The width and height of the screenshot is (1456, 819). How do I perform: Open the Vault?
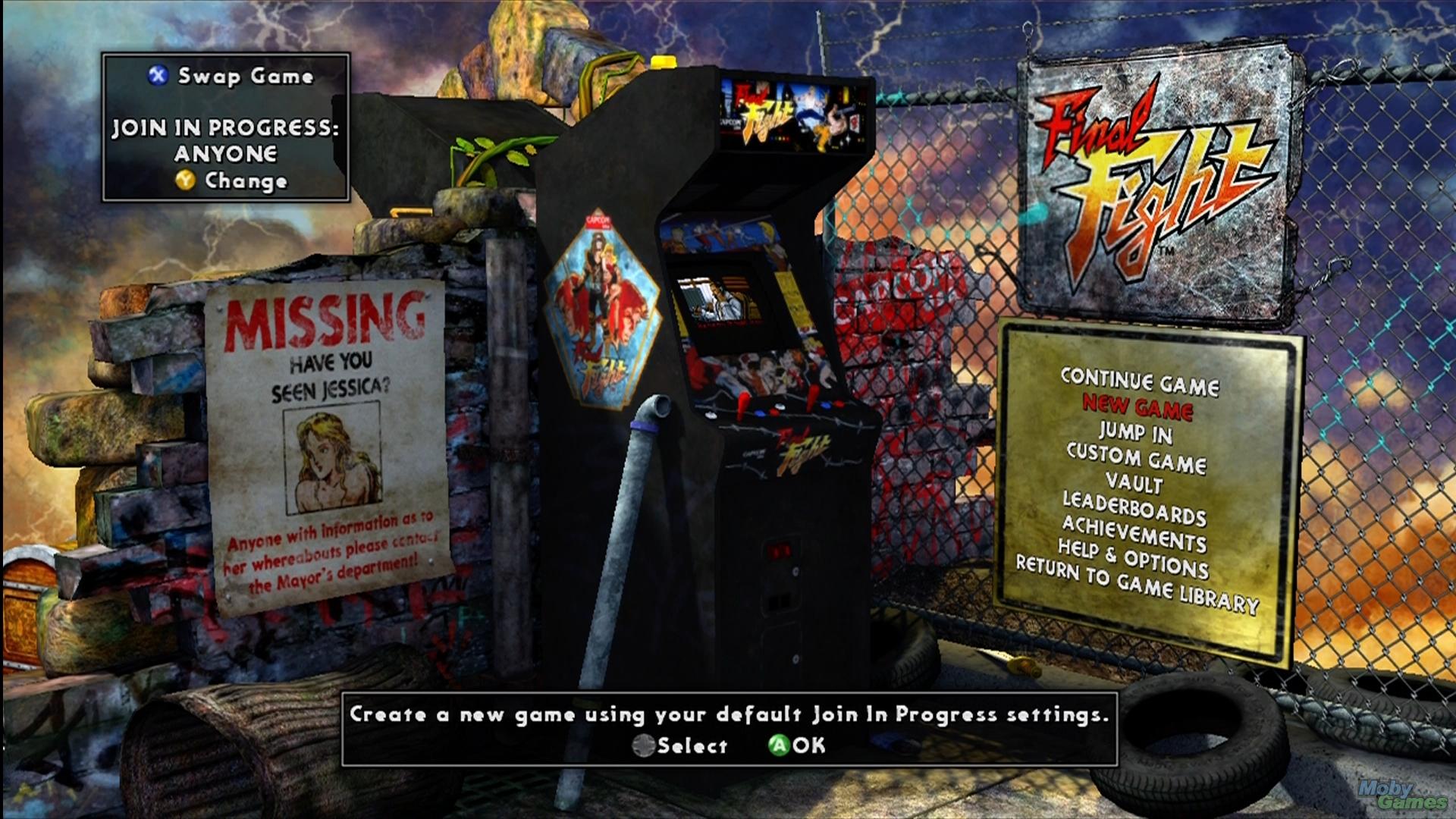pyautogui.click(x=1134, y=482)
